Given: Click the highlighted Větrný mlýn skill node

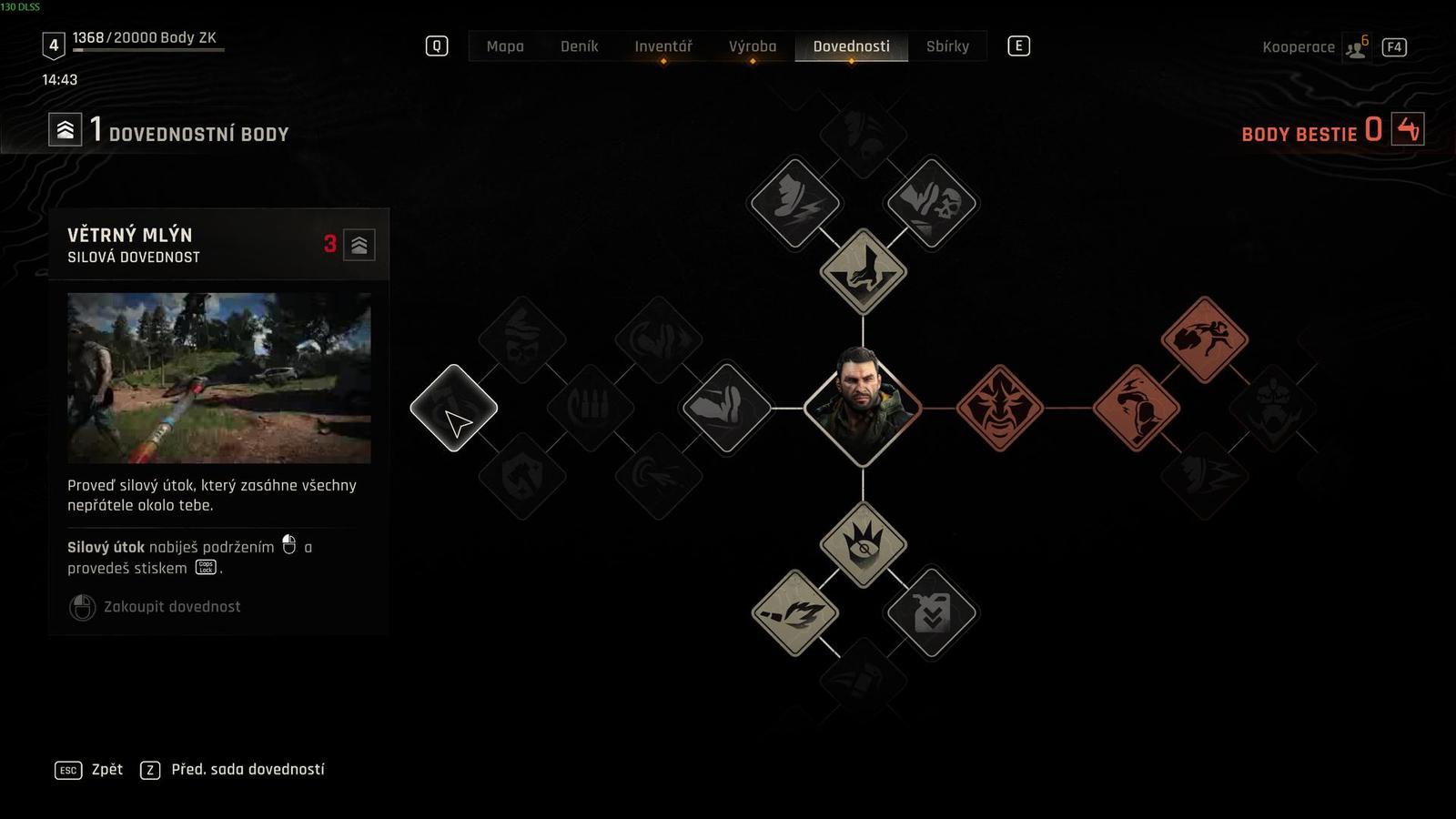Looking at the screenshot, I should 452,408.
